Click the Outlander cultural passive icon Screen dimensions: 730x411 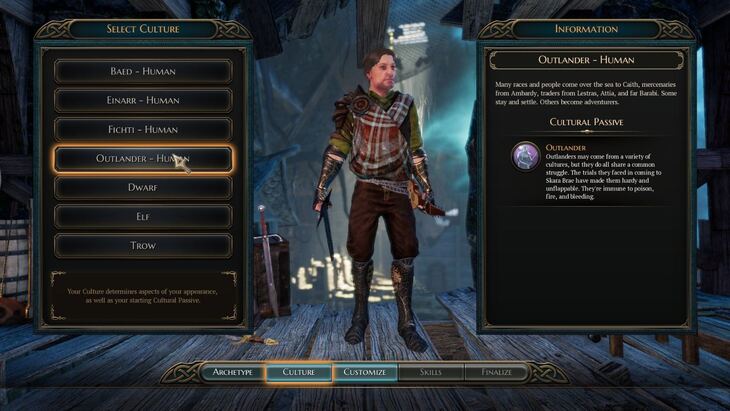pyautogui.click(x=526, y=156)
